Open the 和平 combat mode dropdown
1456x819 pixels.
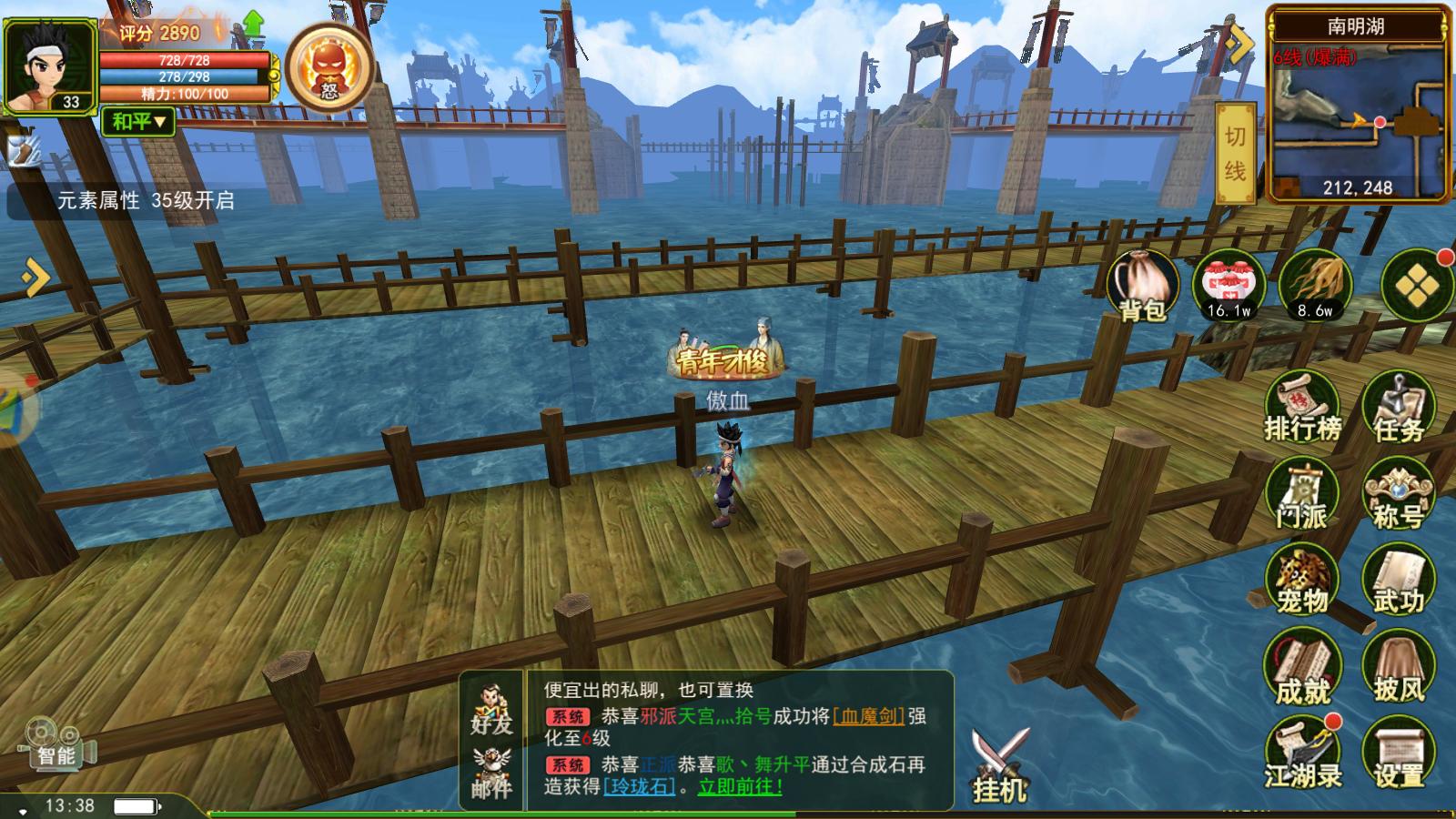(138, 121)
